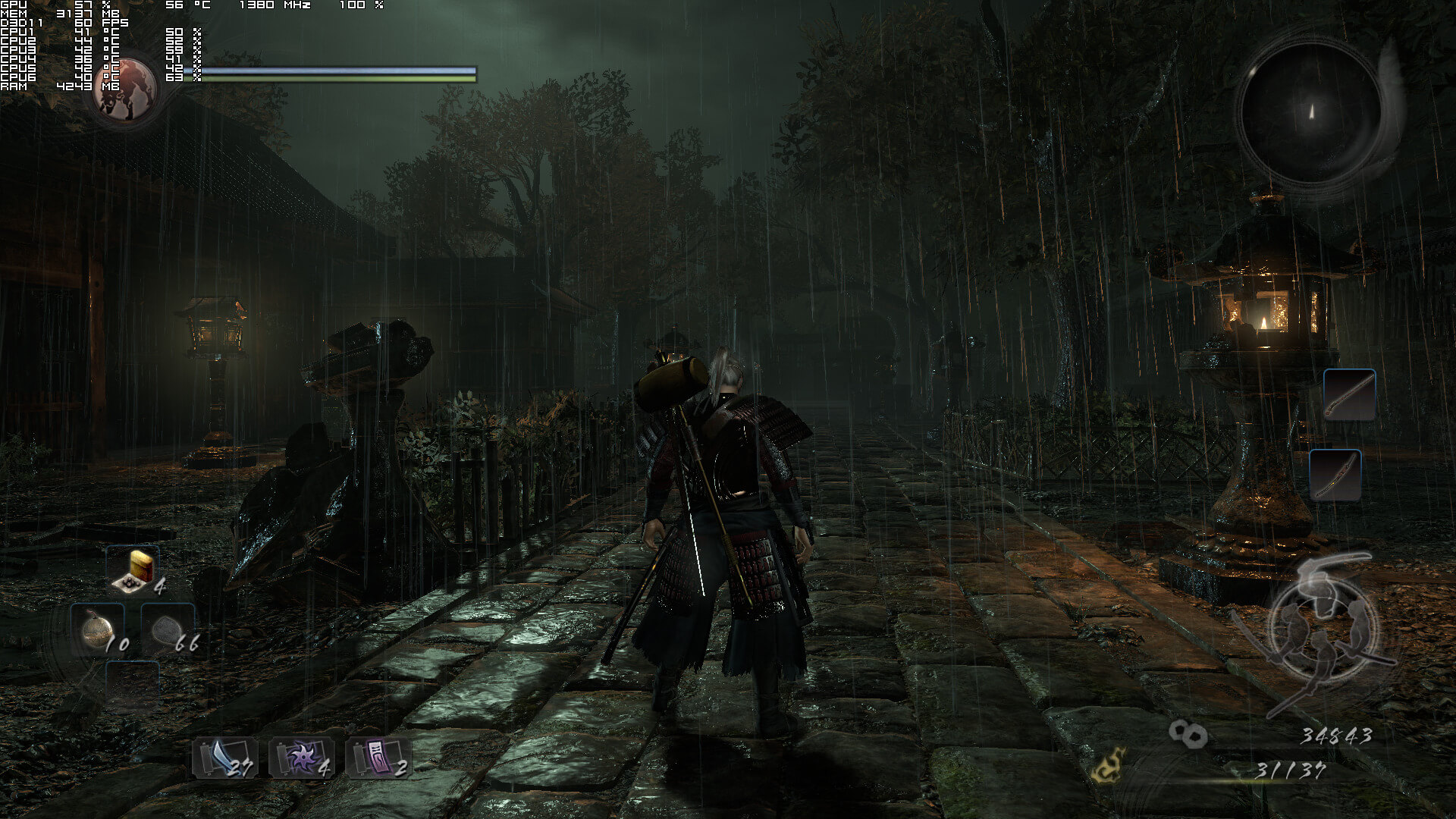
Task: Choose the purple shuriken slot showing 4
Action: click(301, 758)
